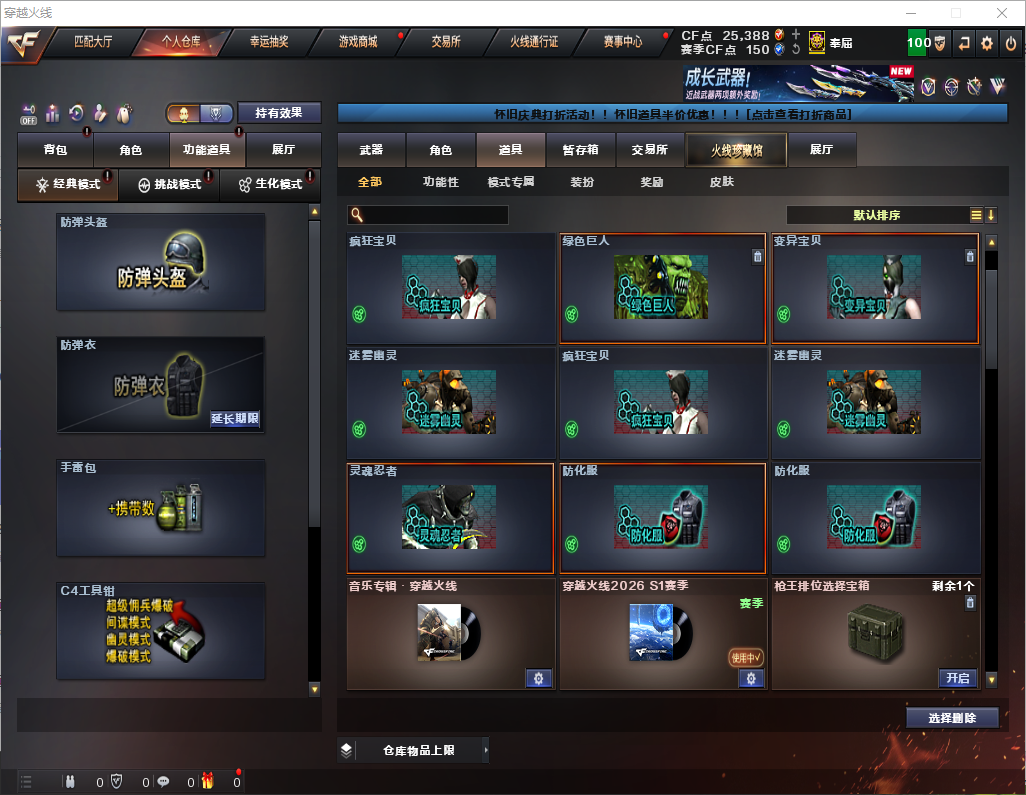Switch to the 武器 weapons tab
The width and height of the screenshot is (1026, 795).
point(371,150)
